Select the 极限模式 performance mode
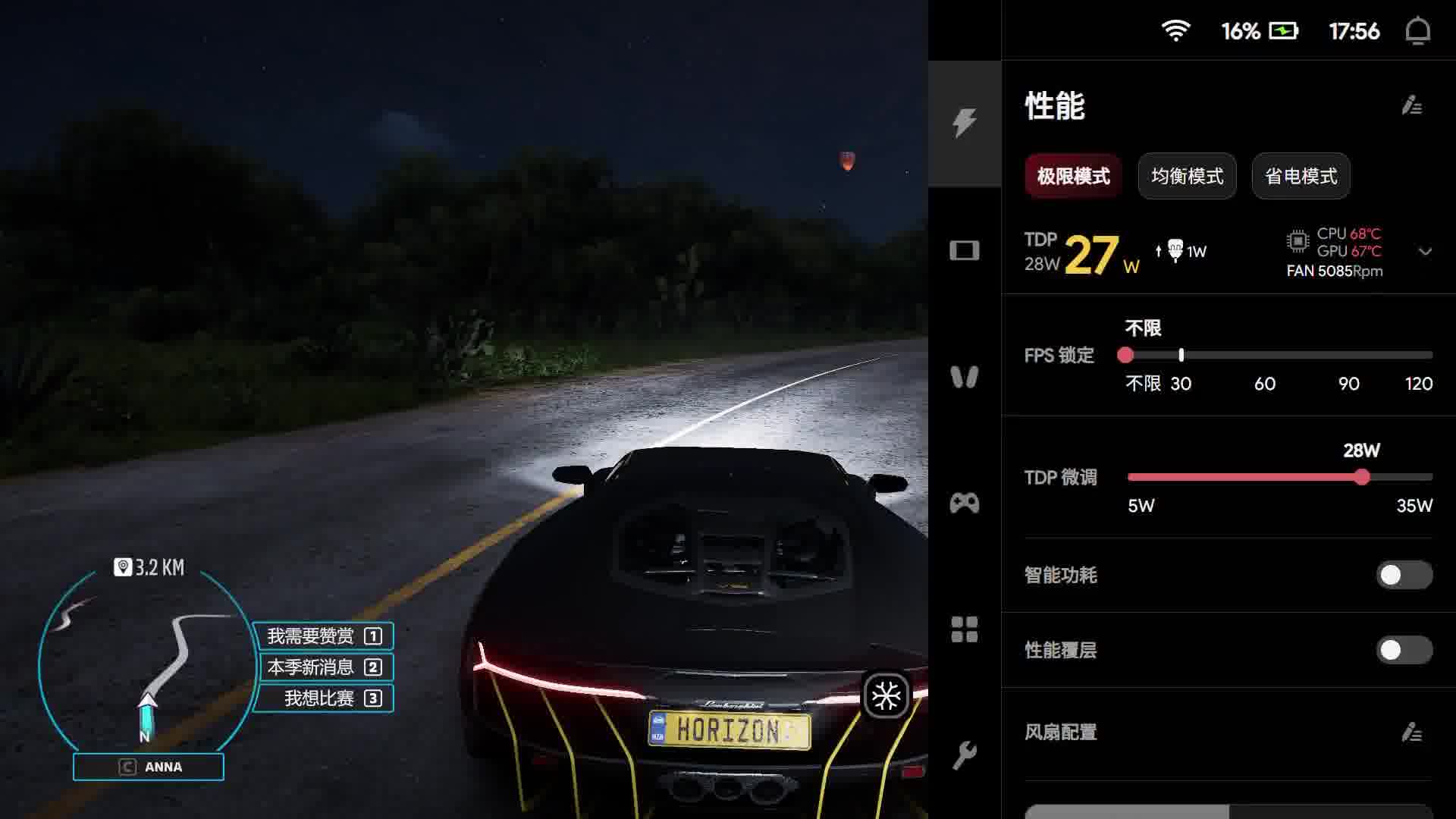Viewport: 1456px width, 819px height. (1073, 176)
